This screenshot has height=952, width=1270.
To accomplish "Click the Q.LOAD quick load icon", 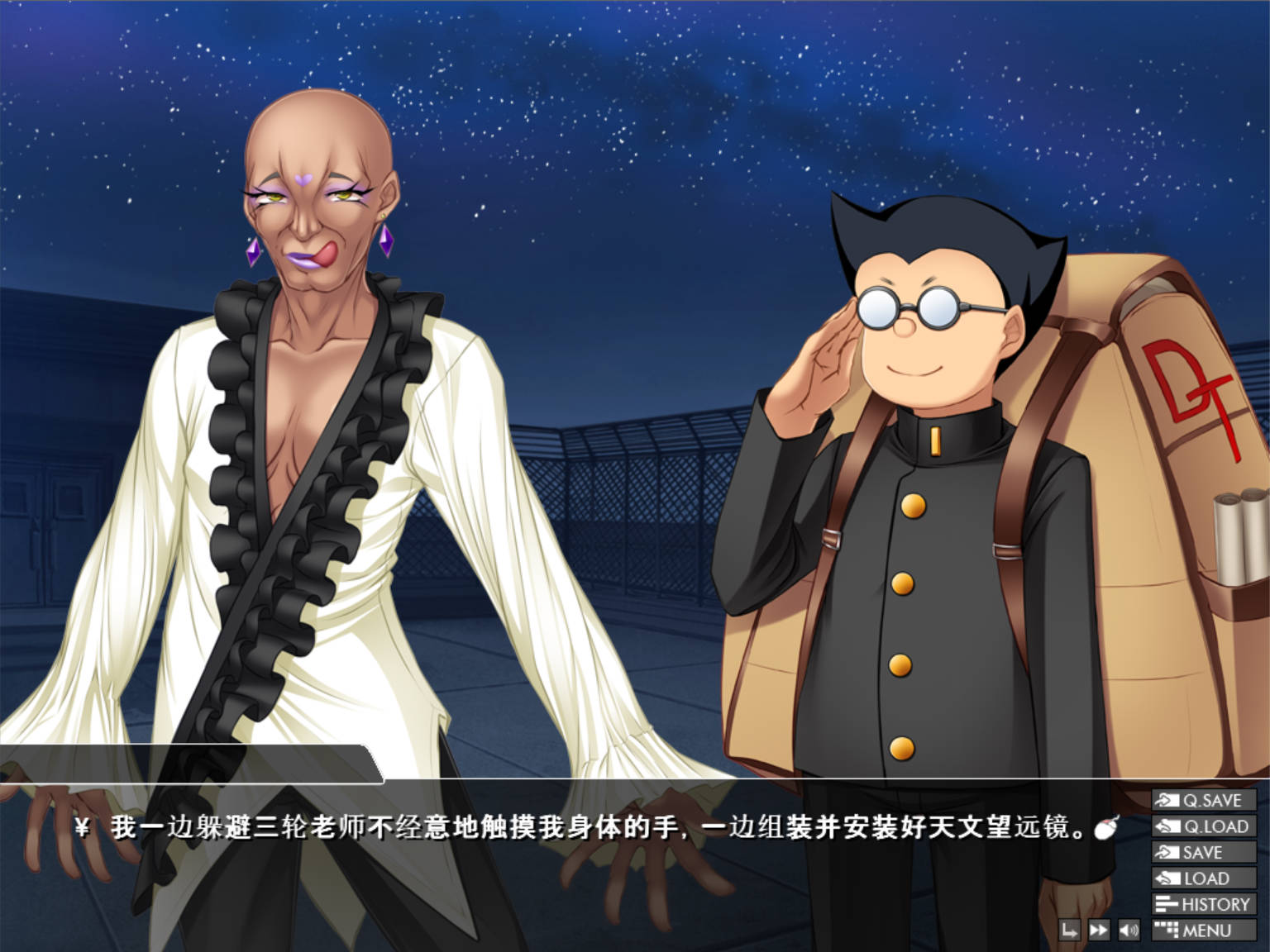I will click(1167, 827).
